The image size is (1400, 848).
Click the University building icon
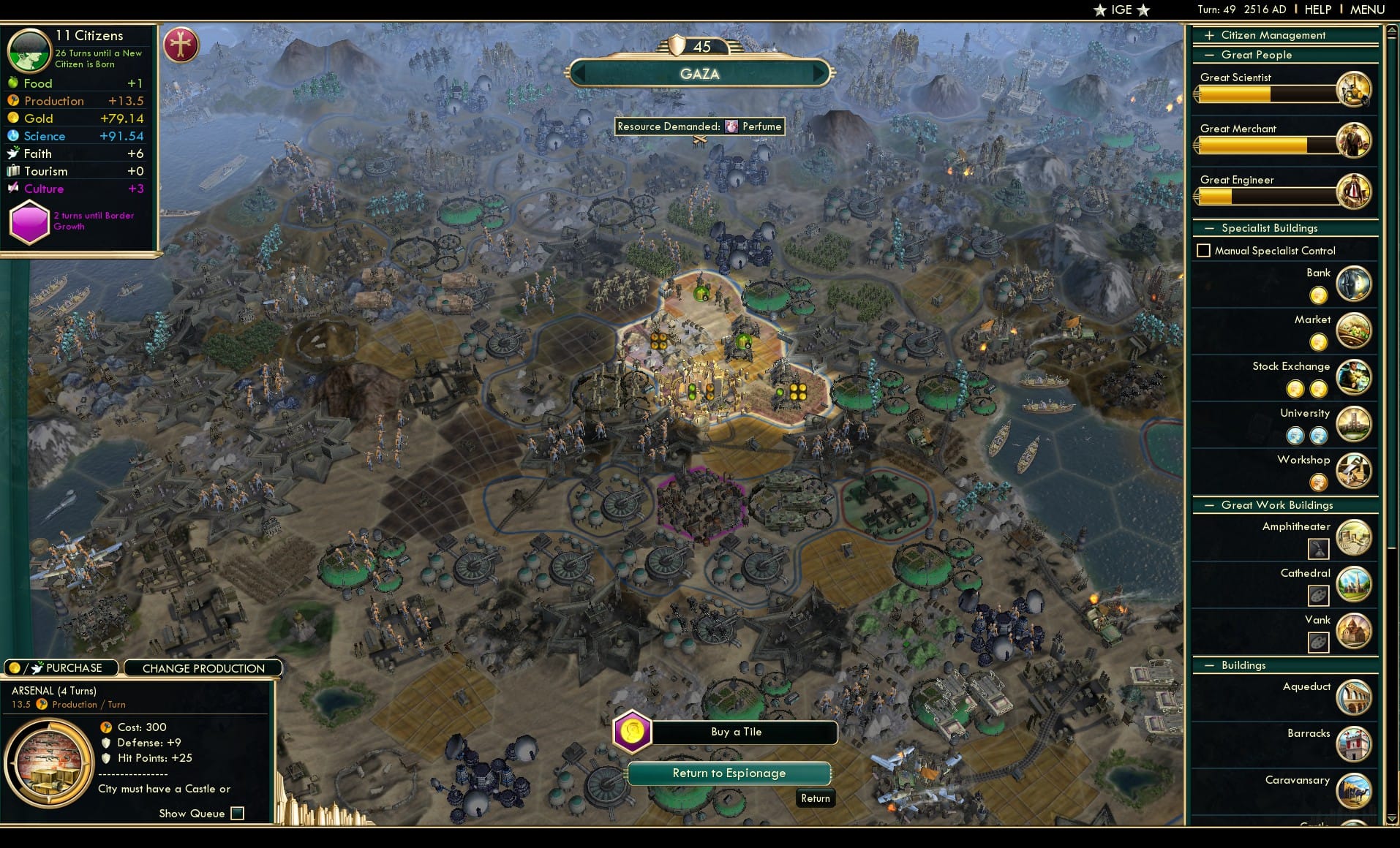click(1352, 424)
